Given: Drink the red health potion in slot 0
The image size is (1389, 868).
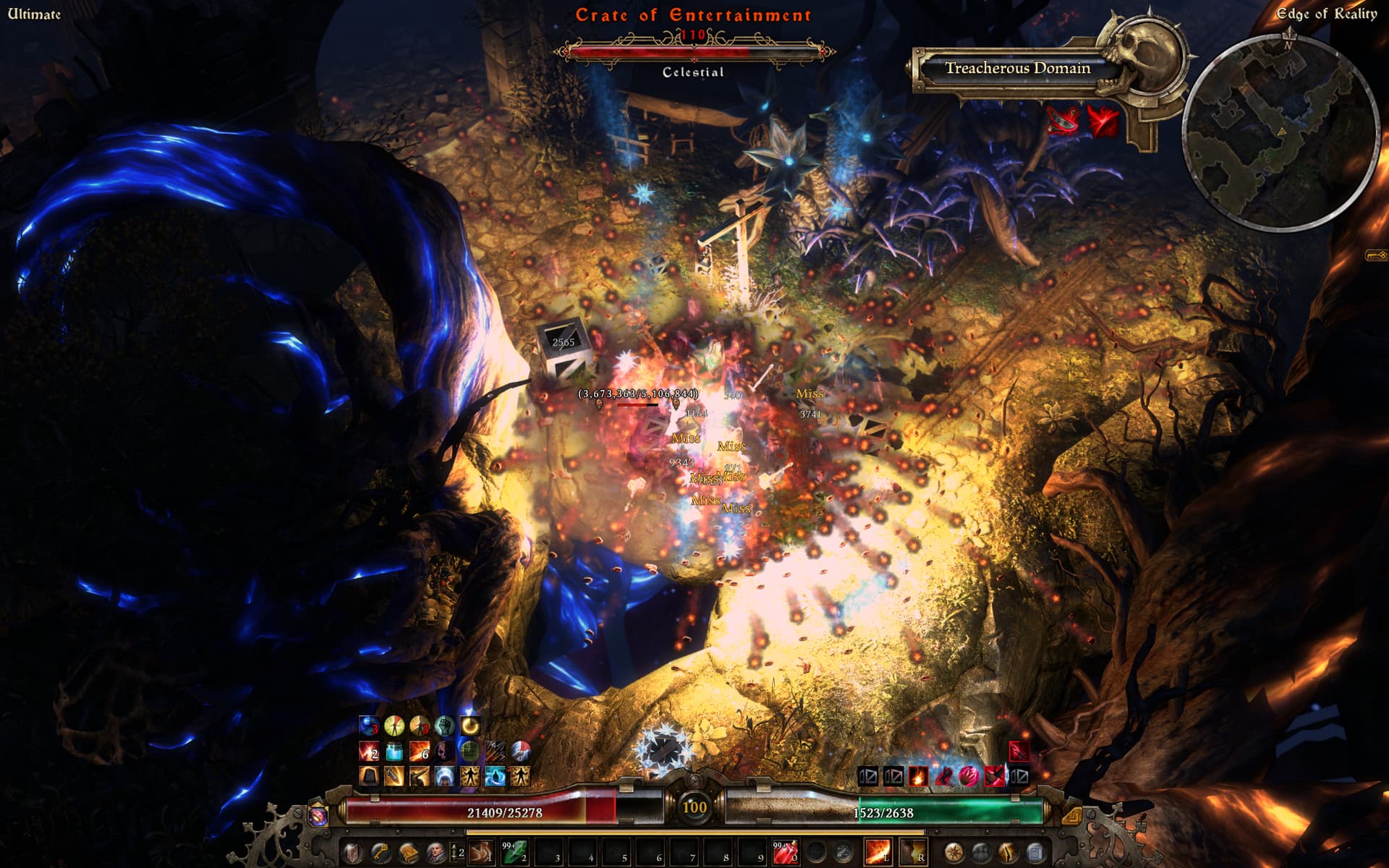Looking at the screenshot, I should (786, 853).
